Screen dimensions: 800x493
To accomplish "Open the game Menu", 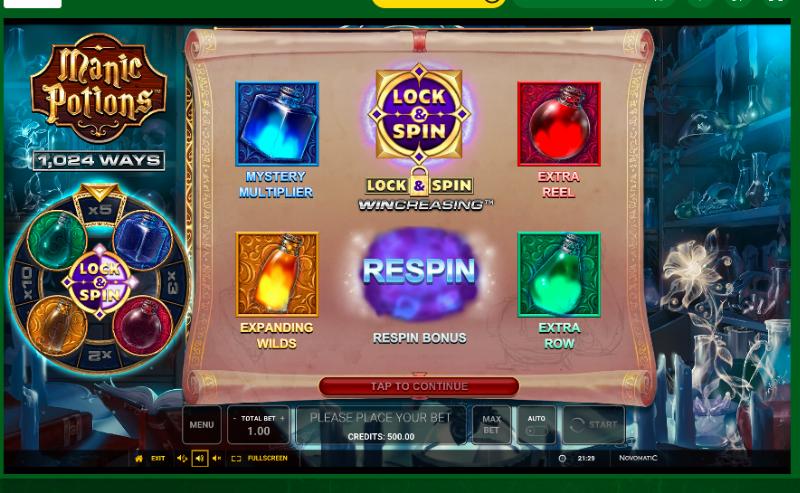I will (201, 425).
